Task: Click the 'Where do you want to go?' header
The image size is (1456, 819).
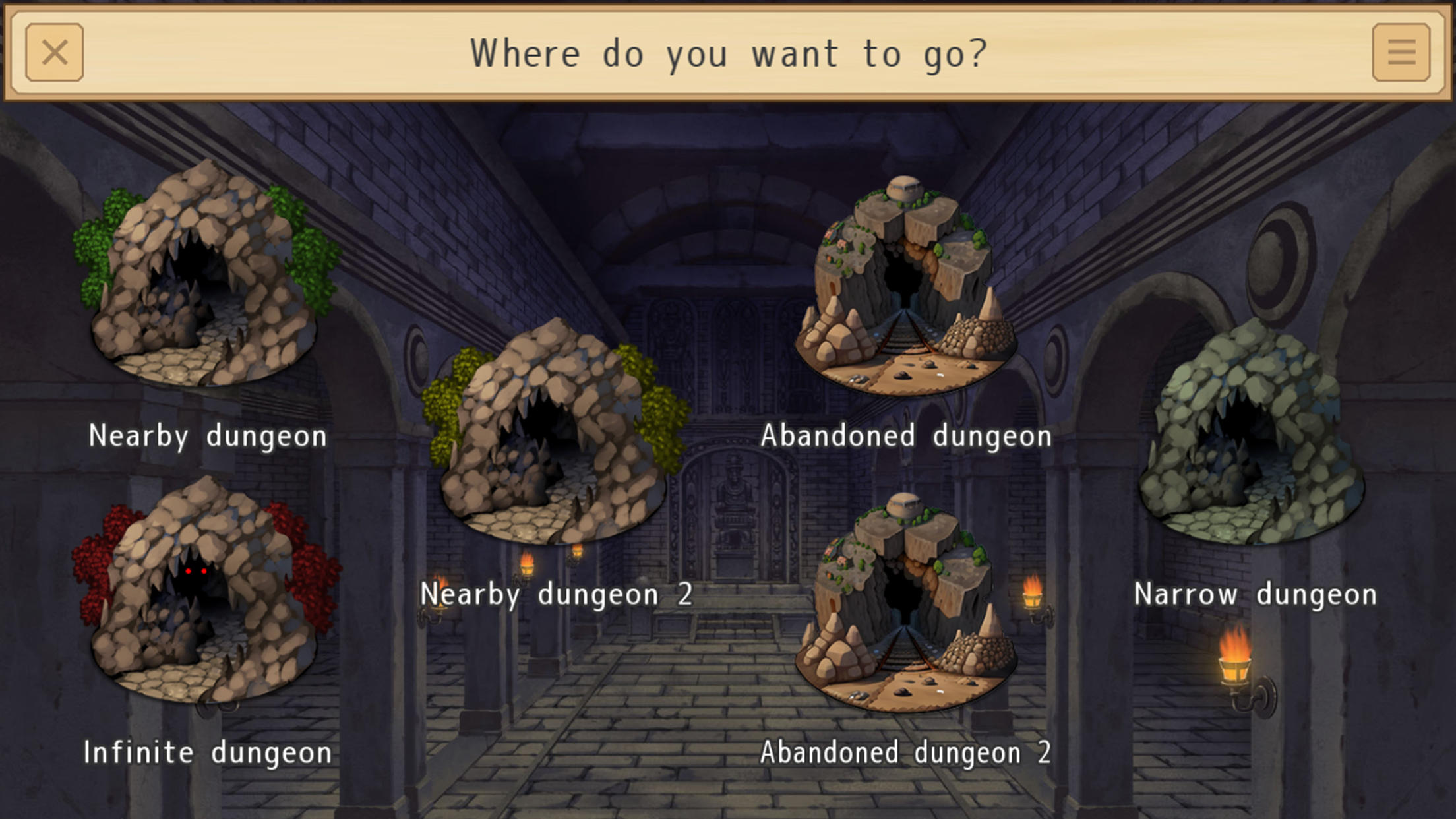Action: tap(728, 53)
